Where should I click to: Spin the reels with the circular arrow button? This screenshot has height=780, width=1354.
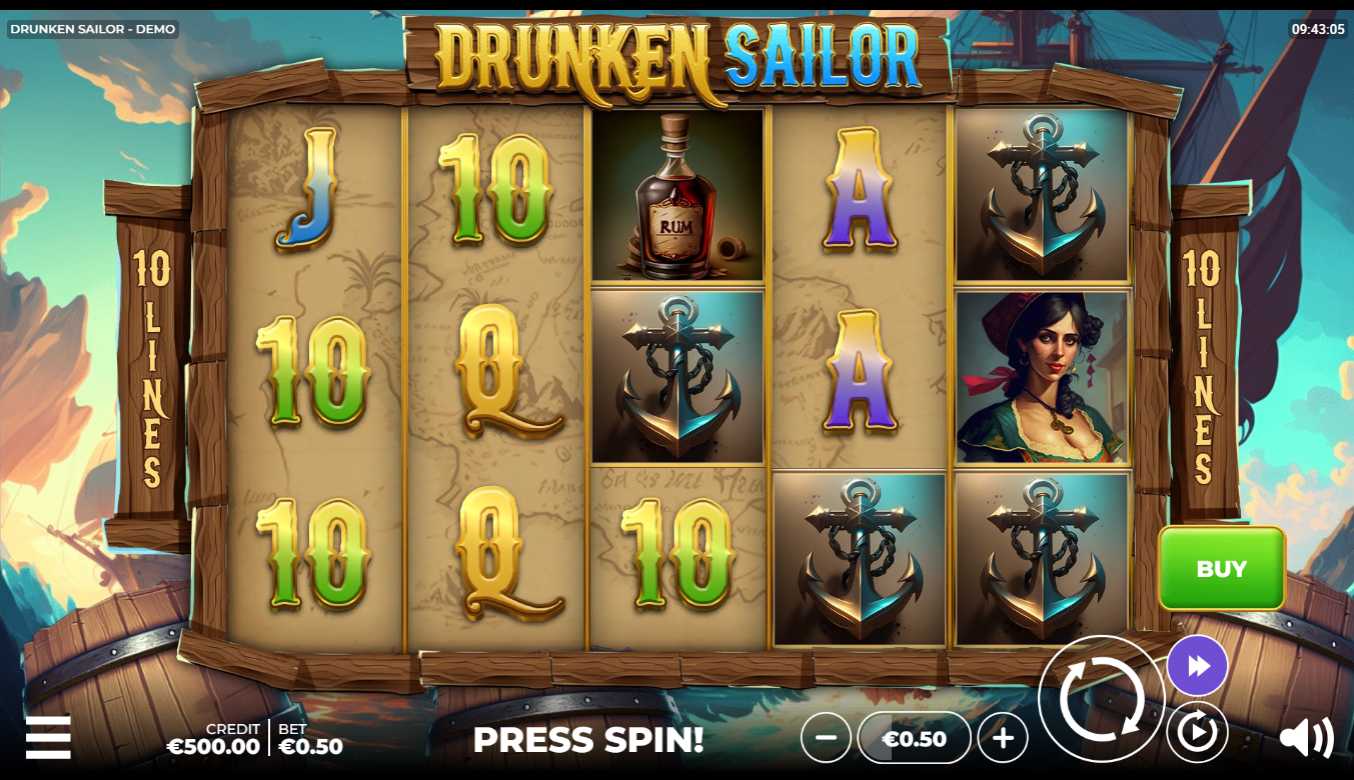coord(1101,699)
